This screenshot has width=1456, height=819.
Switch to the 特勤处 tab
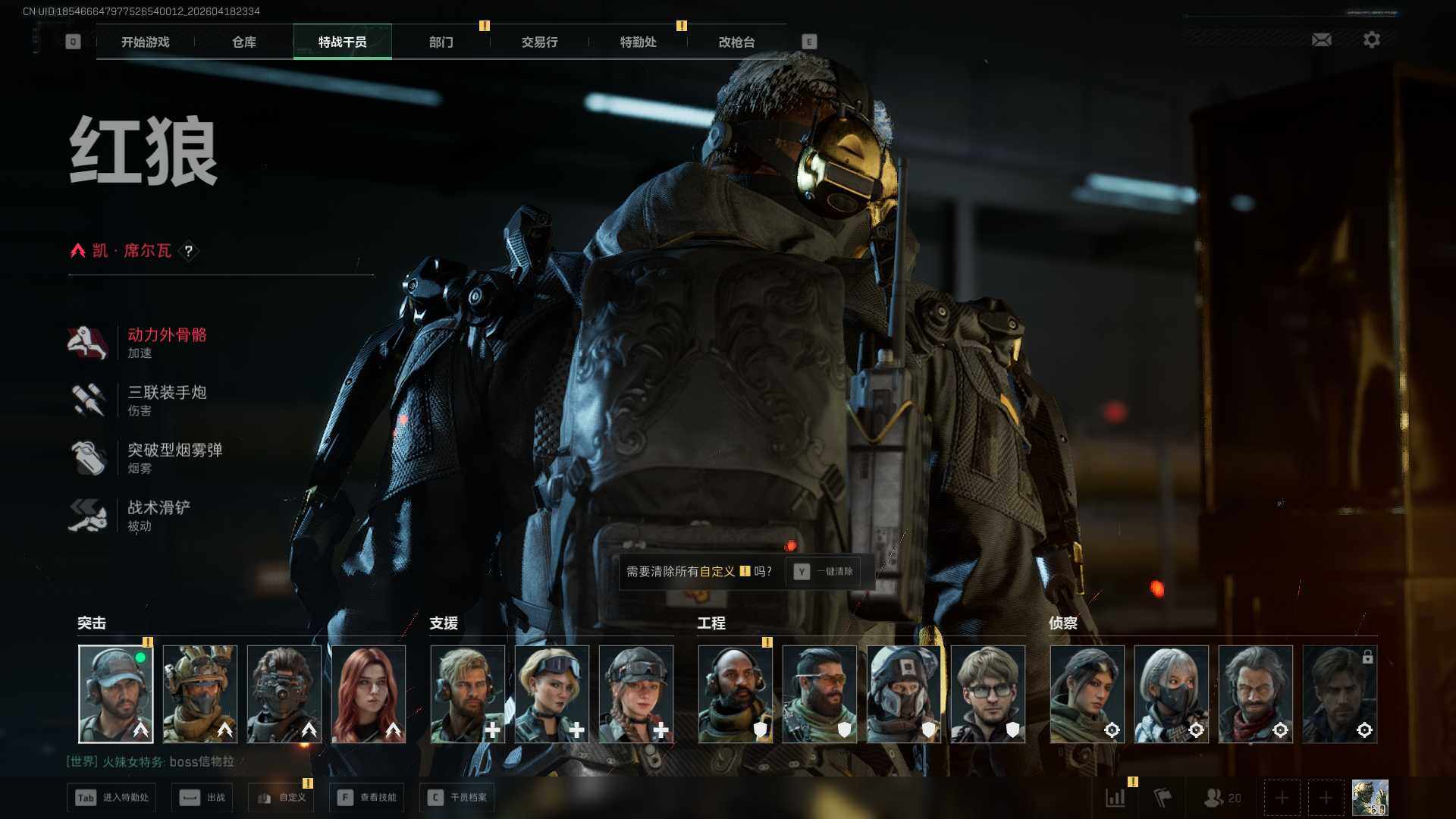click(x=638, y=42)
